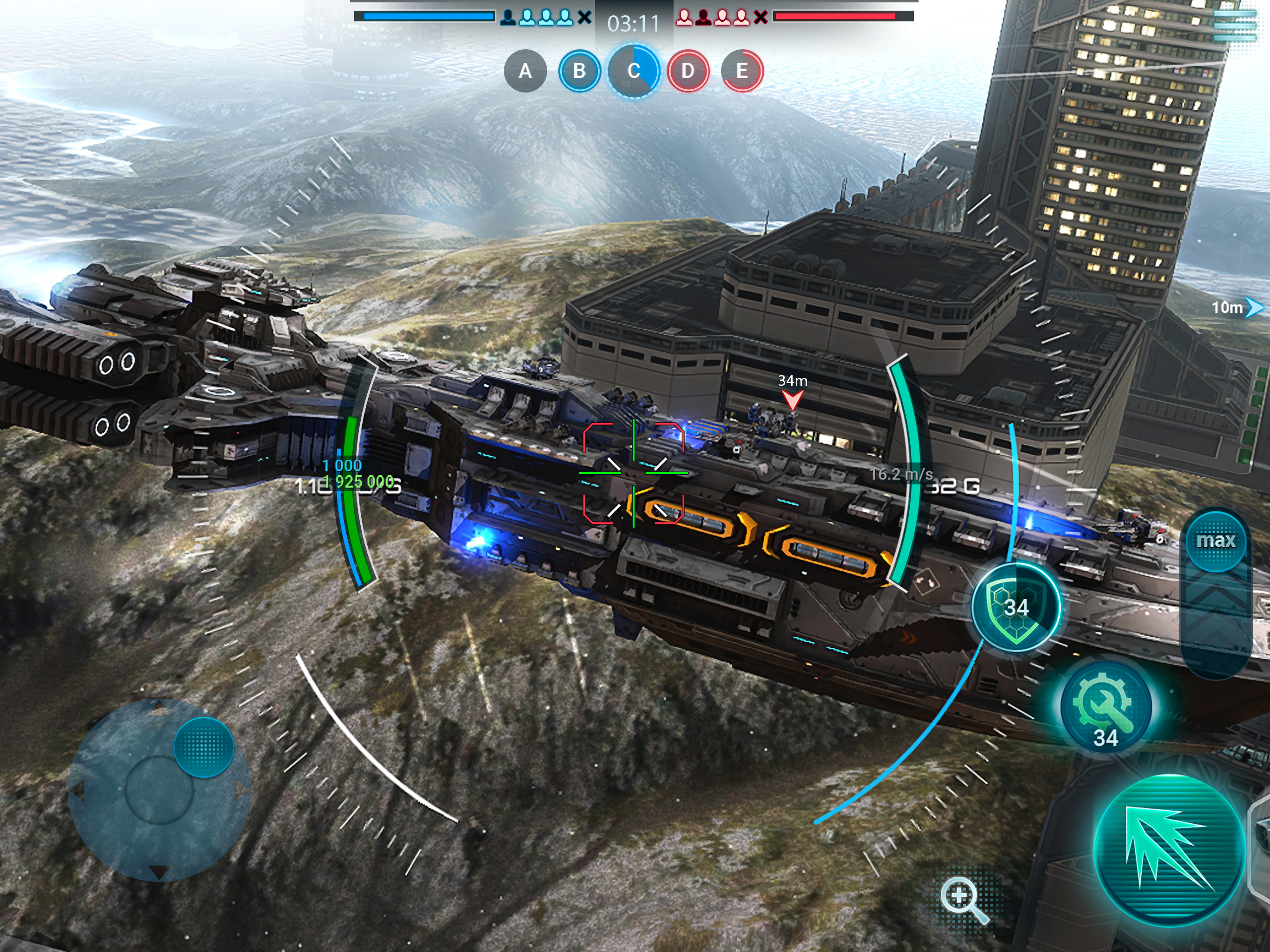This screenshot has height=952, width=1270.
Task: Select capture point E
Action: (x=742, y=71)
